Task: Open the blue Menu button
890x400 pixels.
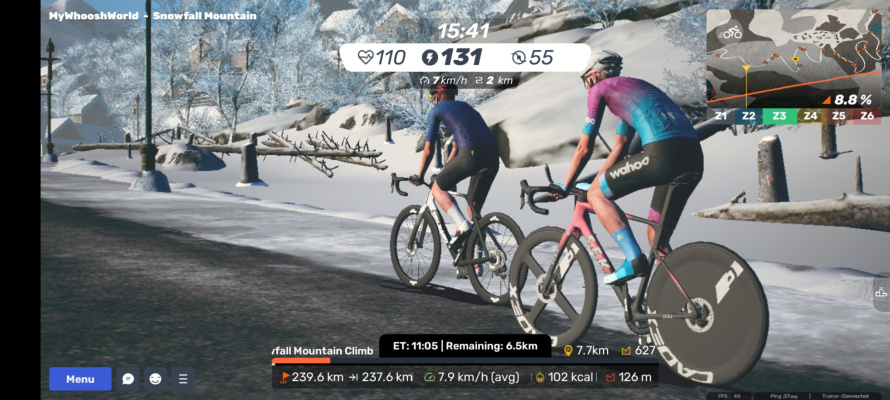Action: coord(80,379)
